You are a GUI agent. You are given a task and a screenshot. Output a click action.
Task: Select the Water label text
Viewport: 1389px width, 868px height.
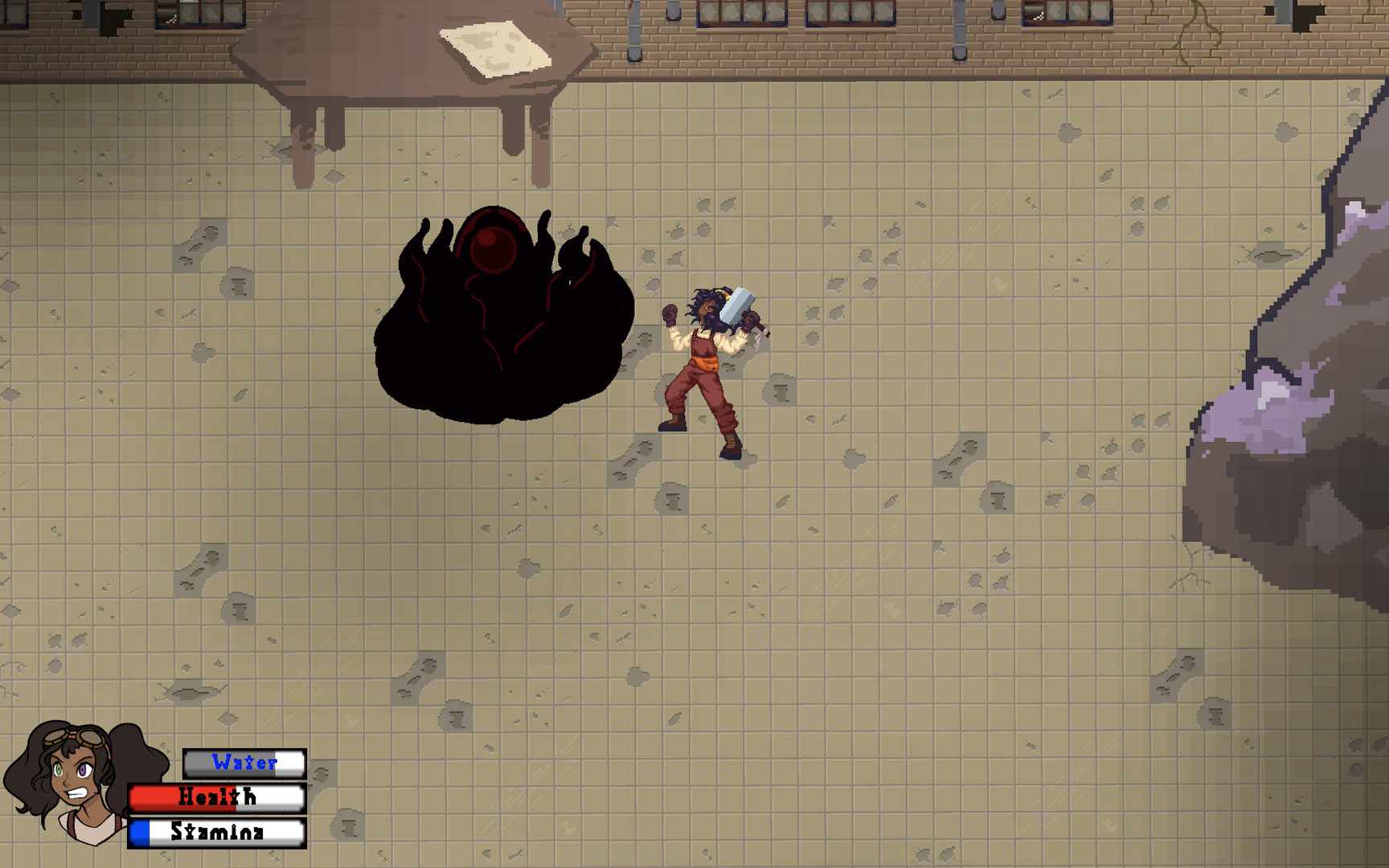point(244,764)
